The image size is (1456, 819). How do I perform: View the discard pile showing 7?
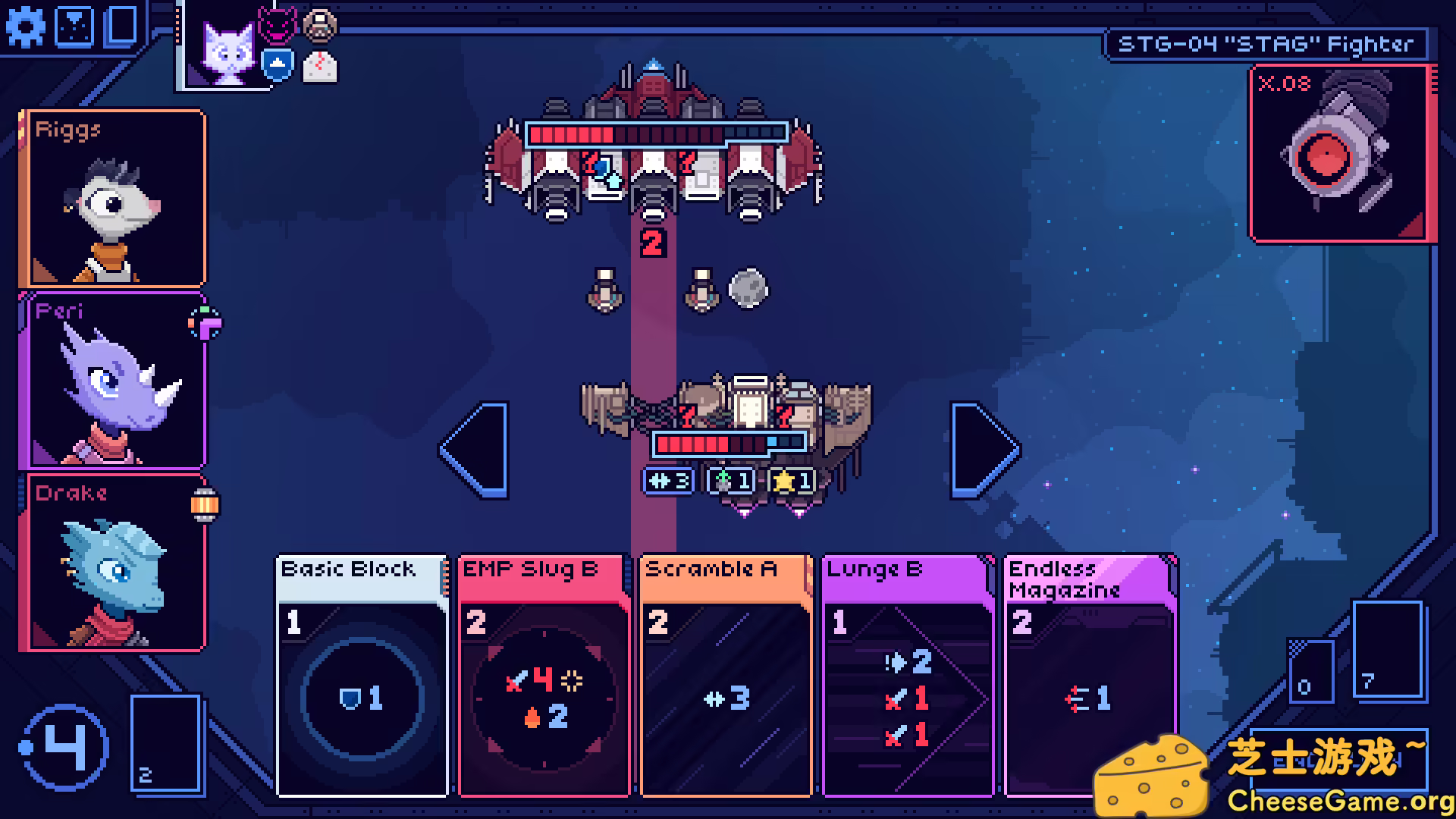tap(1386, 648)
